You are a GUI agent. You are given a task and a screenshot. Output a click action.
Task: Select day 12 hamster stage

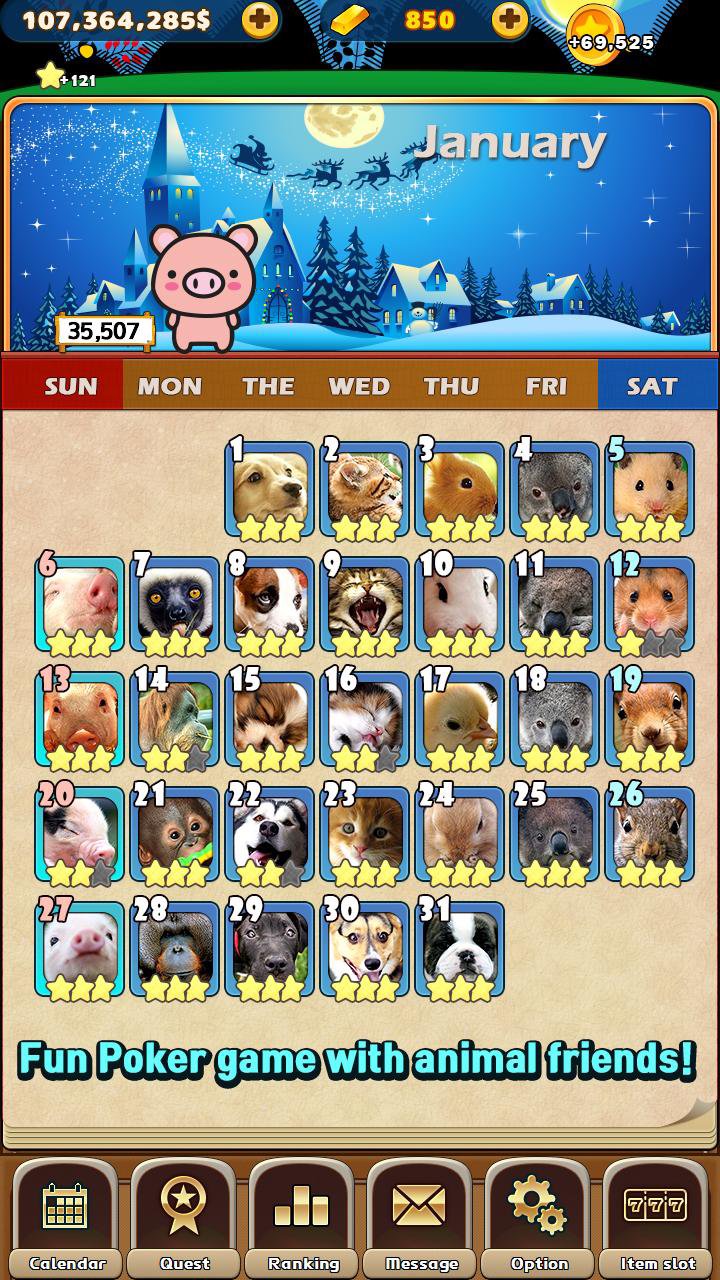point(650,605)
